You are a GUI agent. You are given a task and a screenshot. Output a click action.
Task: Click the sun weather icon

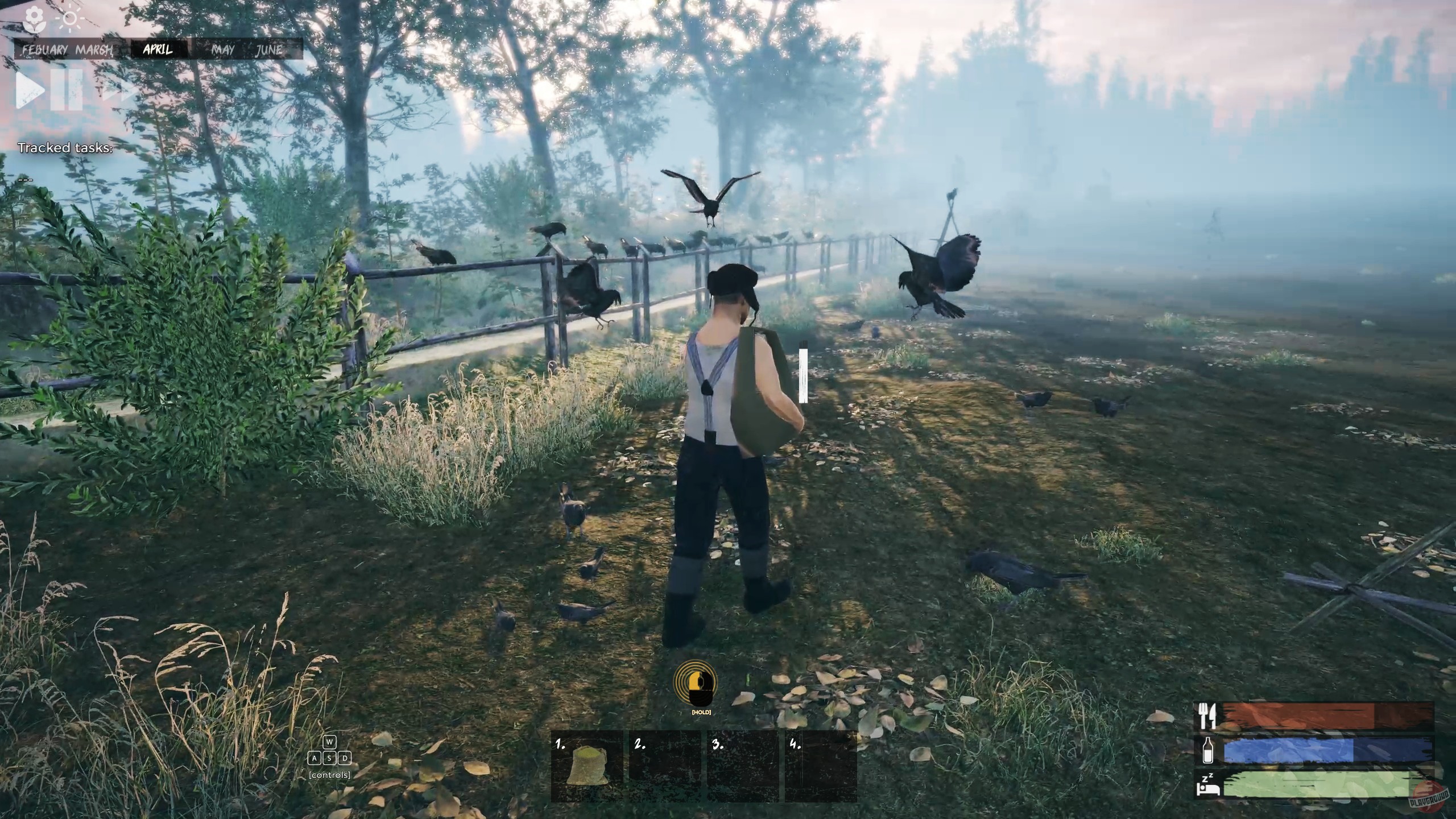(x=71, y=18)
